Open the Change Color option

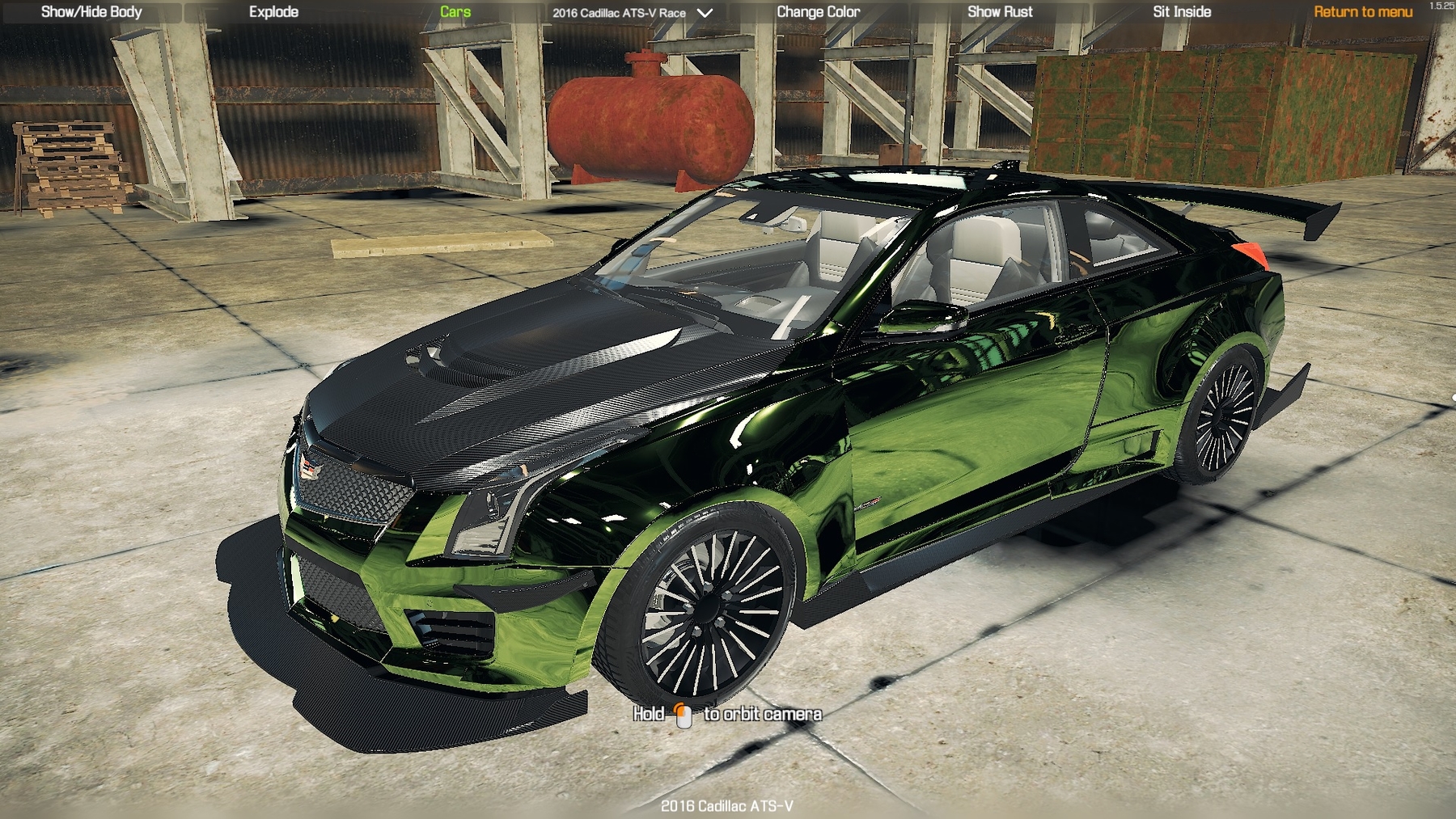point(818,12)
